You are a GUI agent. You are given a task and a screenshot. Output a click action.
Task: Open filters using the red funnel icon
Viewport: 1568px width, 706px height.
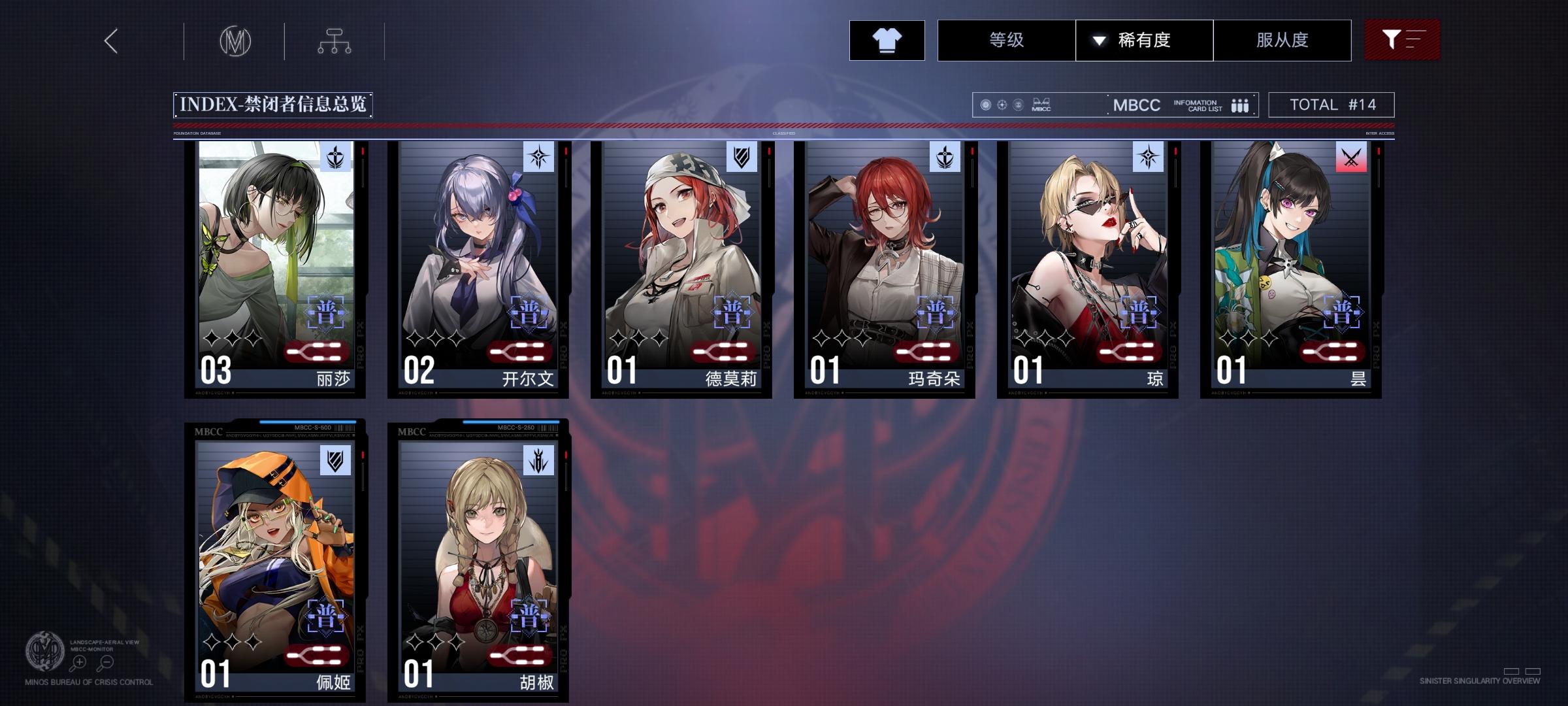1402,39
